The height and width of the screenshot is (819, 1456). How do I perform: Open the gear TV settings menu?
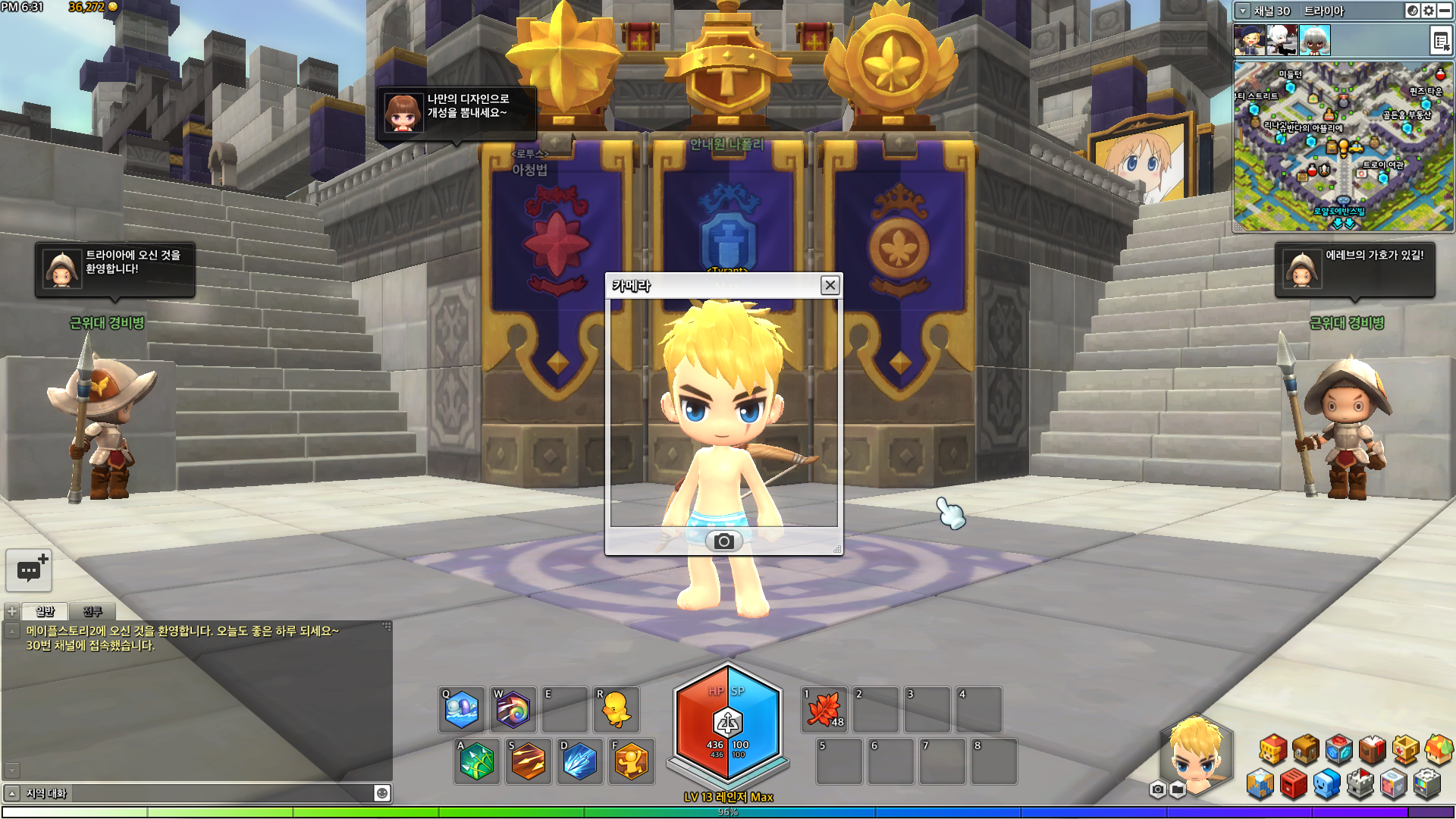pyautogui.click(x=1427, y=784)
